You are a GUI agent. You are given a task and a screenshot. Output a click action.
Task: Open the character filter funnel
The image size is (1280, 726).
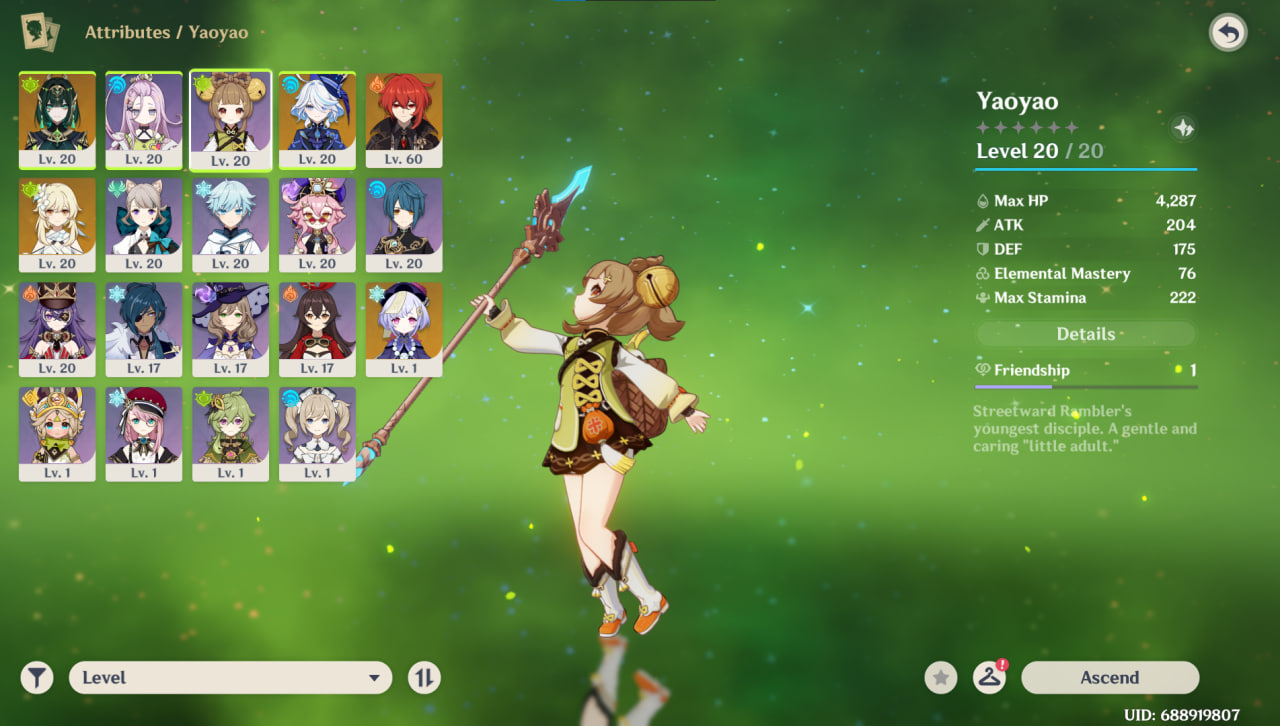pos(37,677)
